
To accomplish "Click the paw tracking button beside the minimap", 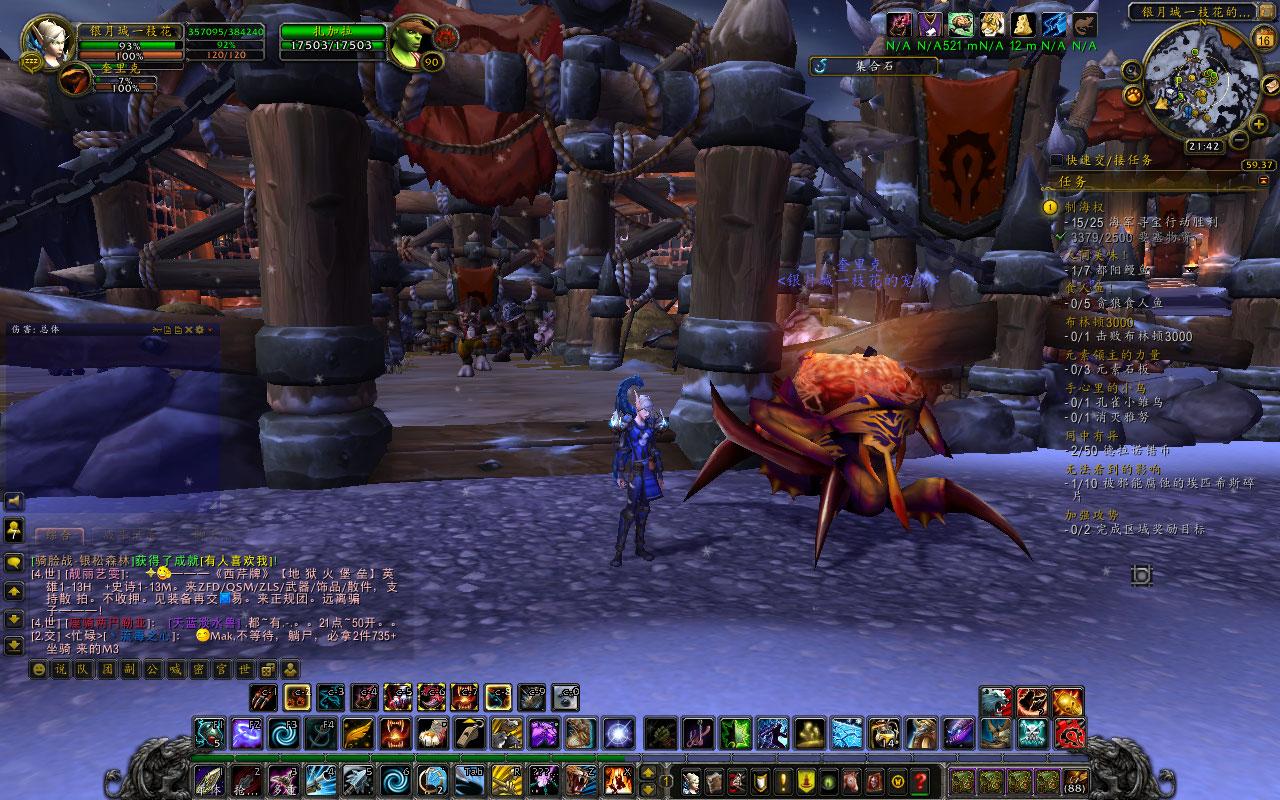I will 1134,95.
